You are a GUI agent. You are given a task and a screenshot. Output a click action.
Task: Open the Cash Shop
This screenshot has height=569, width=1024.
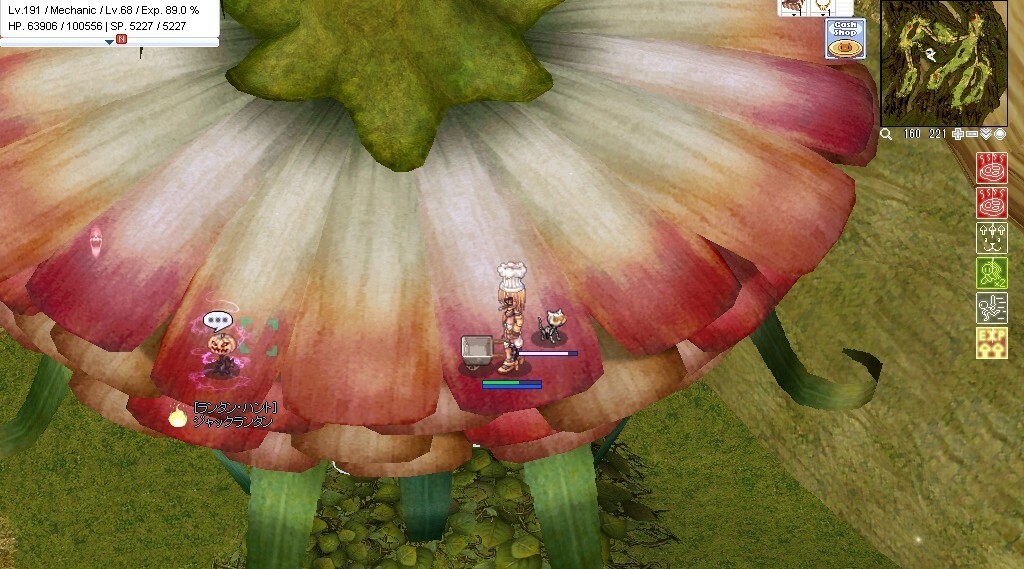(x=845, y=39)
